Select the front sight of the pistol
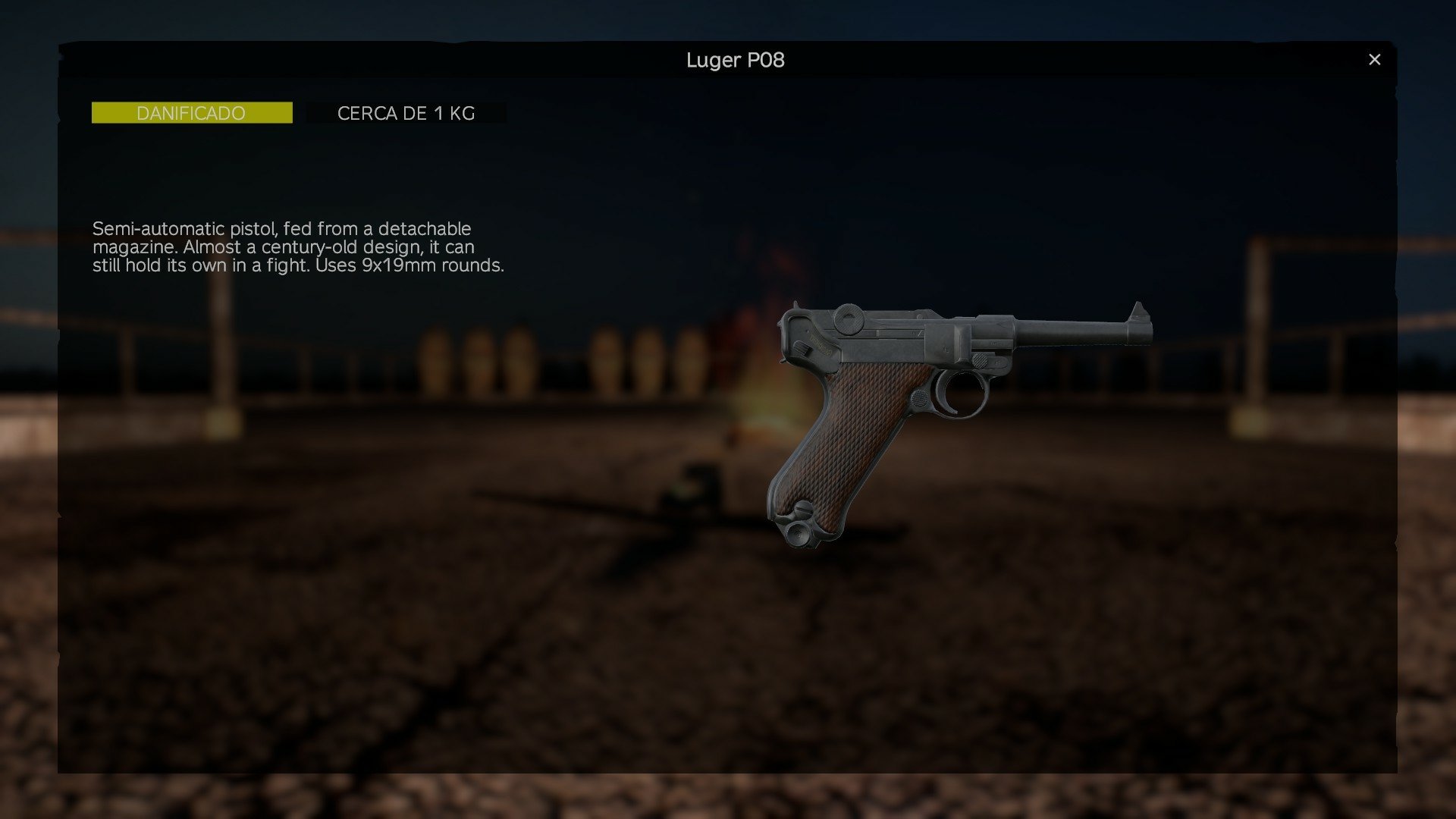The width and height of the screenshot is (1456, 819). pyautogui.click(x=1138, y=309)
